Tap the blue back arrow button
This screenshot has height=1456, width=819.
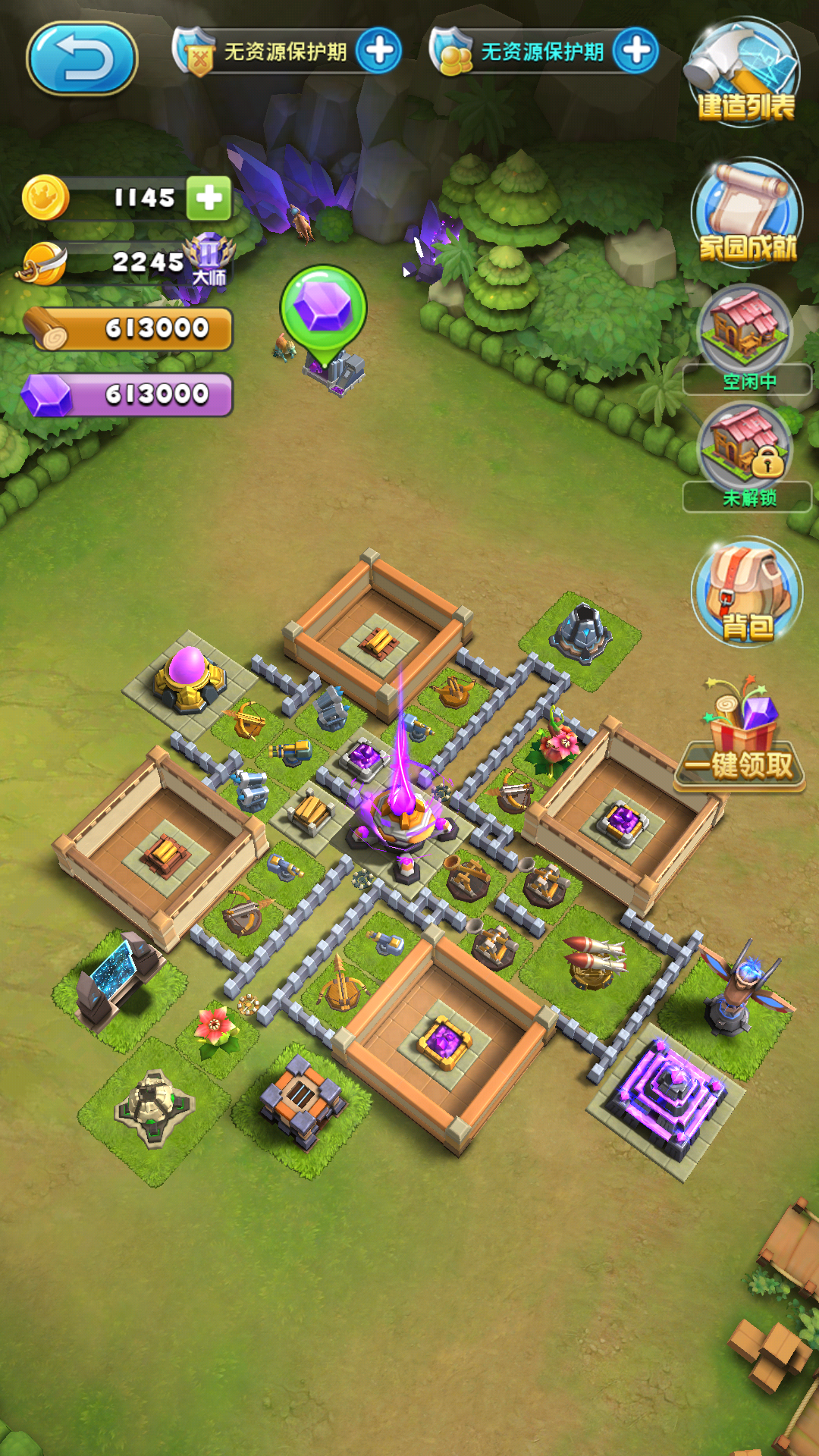(x=82, y=59)
